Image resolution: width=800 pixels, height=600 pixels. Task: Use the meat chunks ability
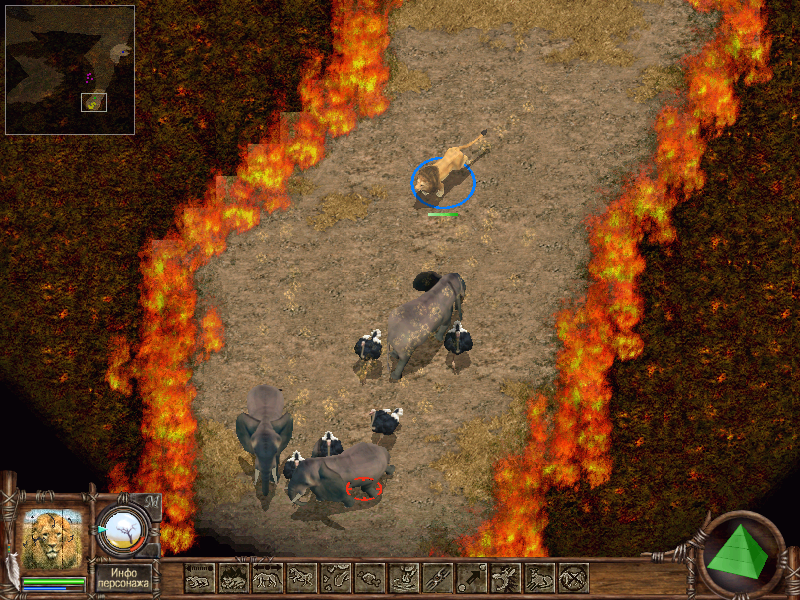coord(336,578)
